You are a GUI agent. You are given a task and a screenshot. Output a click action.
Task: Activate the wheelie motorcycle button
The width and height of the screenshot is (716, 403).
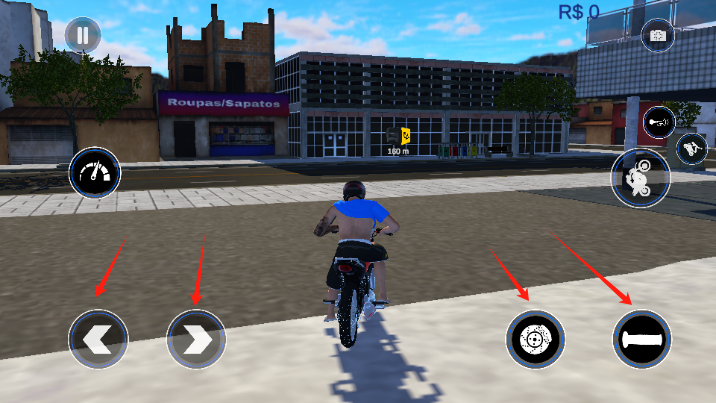(640, 178)
